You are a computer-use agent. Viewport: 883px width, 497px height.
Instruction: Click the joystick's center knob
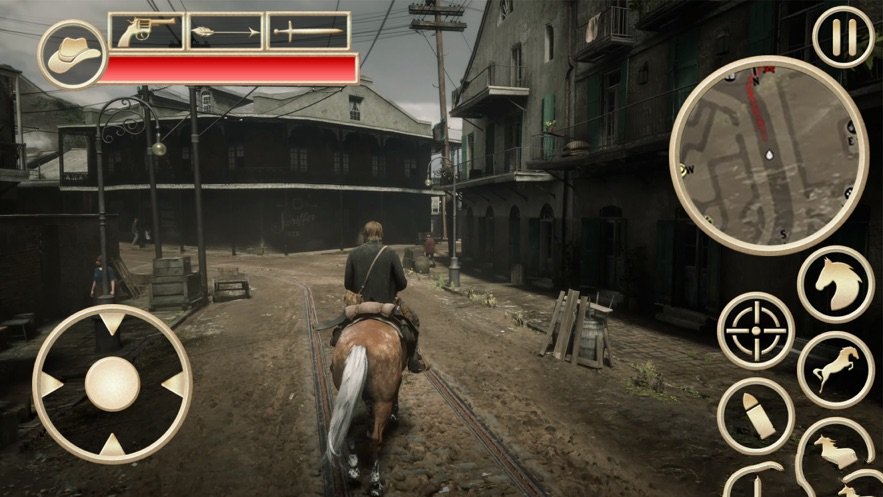coord(112,385)
